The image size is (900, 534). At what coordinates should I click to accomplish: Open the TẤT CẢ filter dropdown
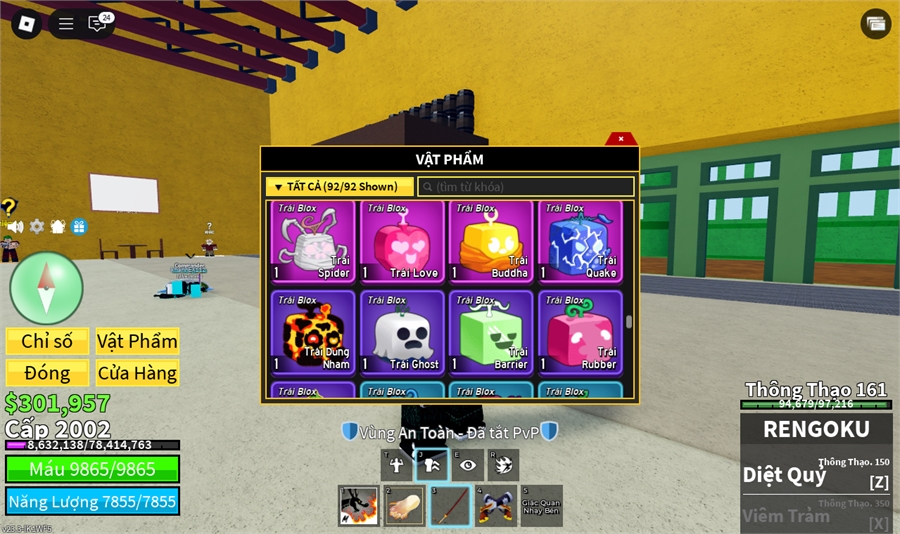pos(339,187)
